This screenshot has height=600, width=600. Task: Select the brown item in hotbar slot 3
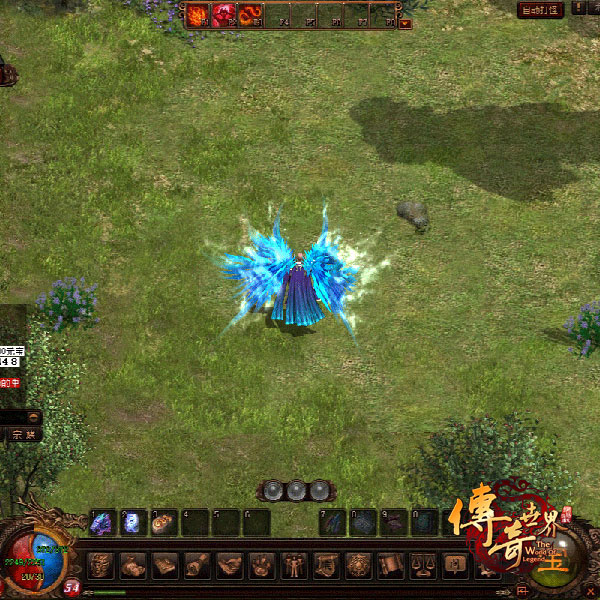coord(164,522)
